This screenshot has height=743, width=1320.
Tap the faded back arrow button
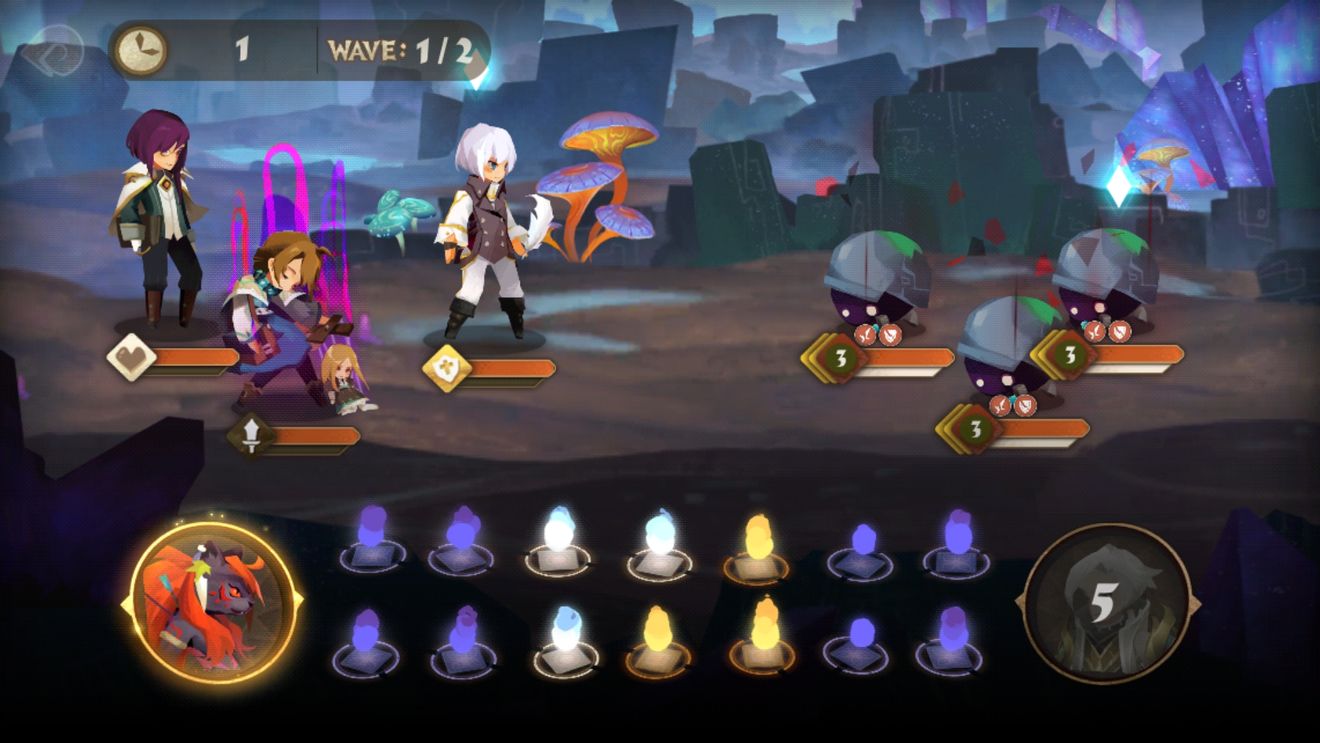click(52, 48)
